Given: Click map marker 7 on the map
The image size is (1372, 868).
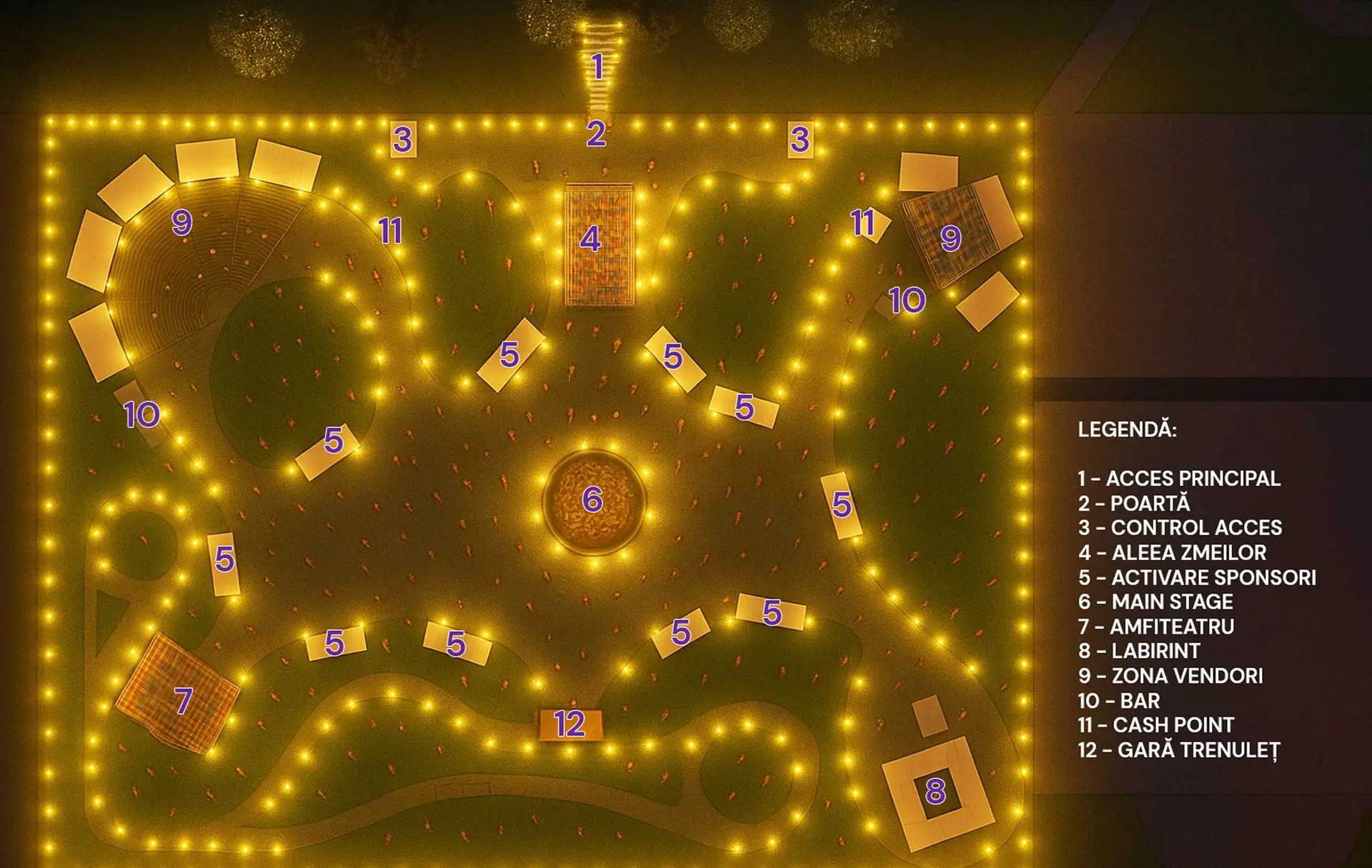Looking at the screenshot, I should tap(184, 701).
